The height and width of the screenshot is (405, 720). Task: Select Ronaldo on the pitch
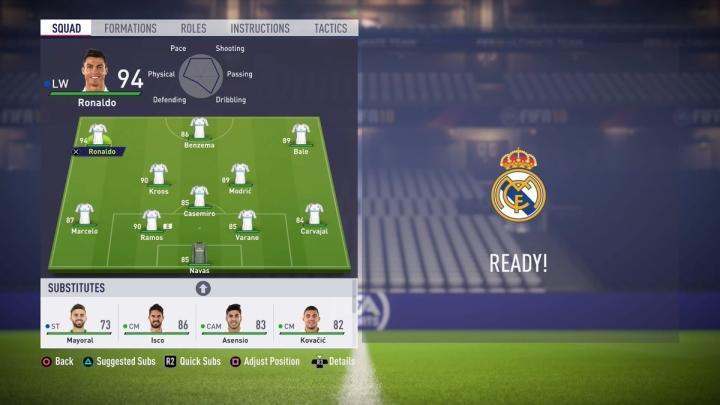(x=98, y=134)
